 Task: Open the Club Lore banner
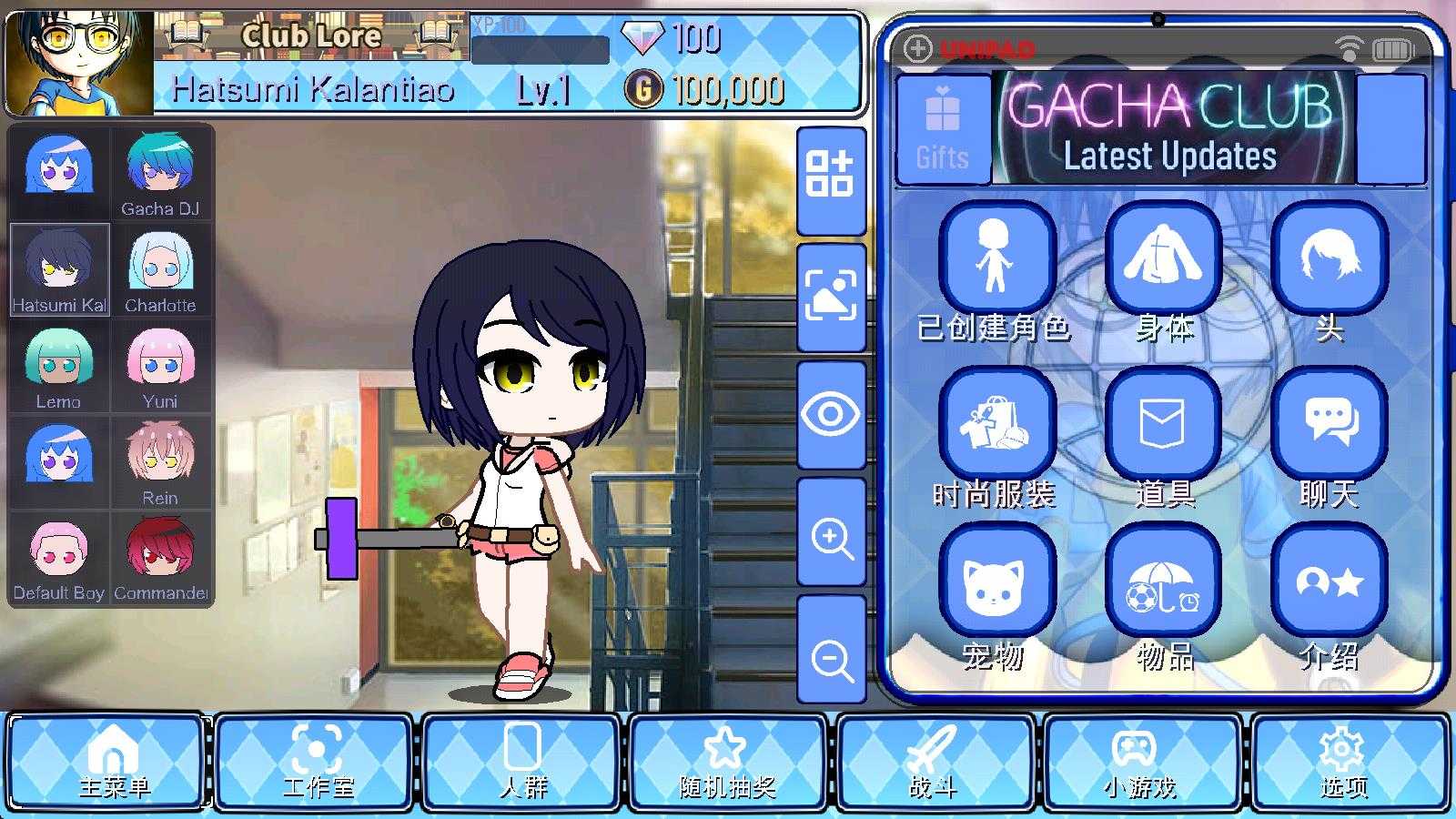point(310,36)
